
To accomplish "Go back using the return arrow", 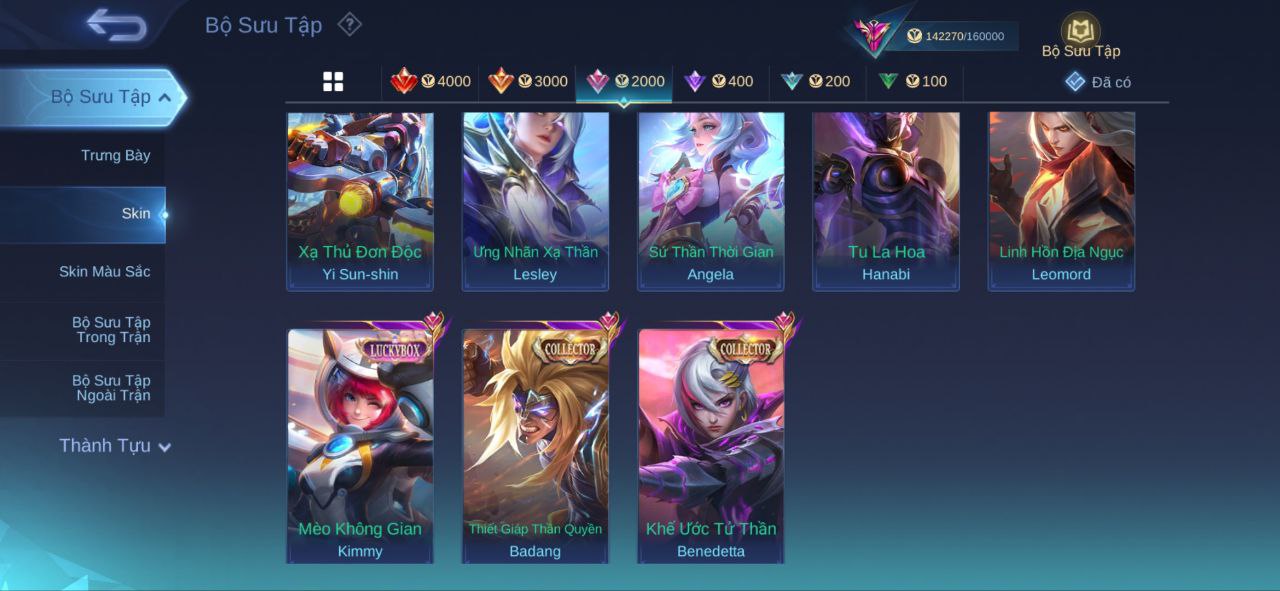I will pyautogui.click(x=117, y=25).
